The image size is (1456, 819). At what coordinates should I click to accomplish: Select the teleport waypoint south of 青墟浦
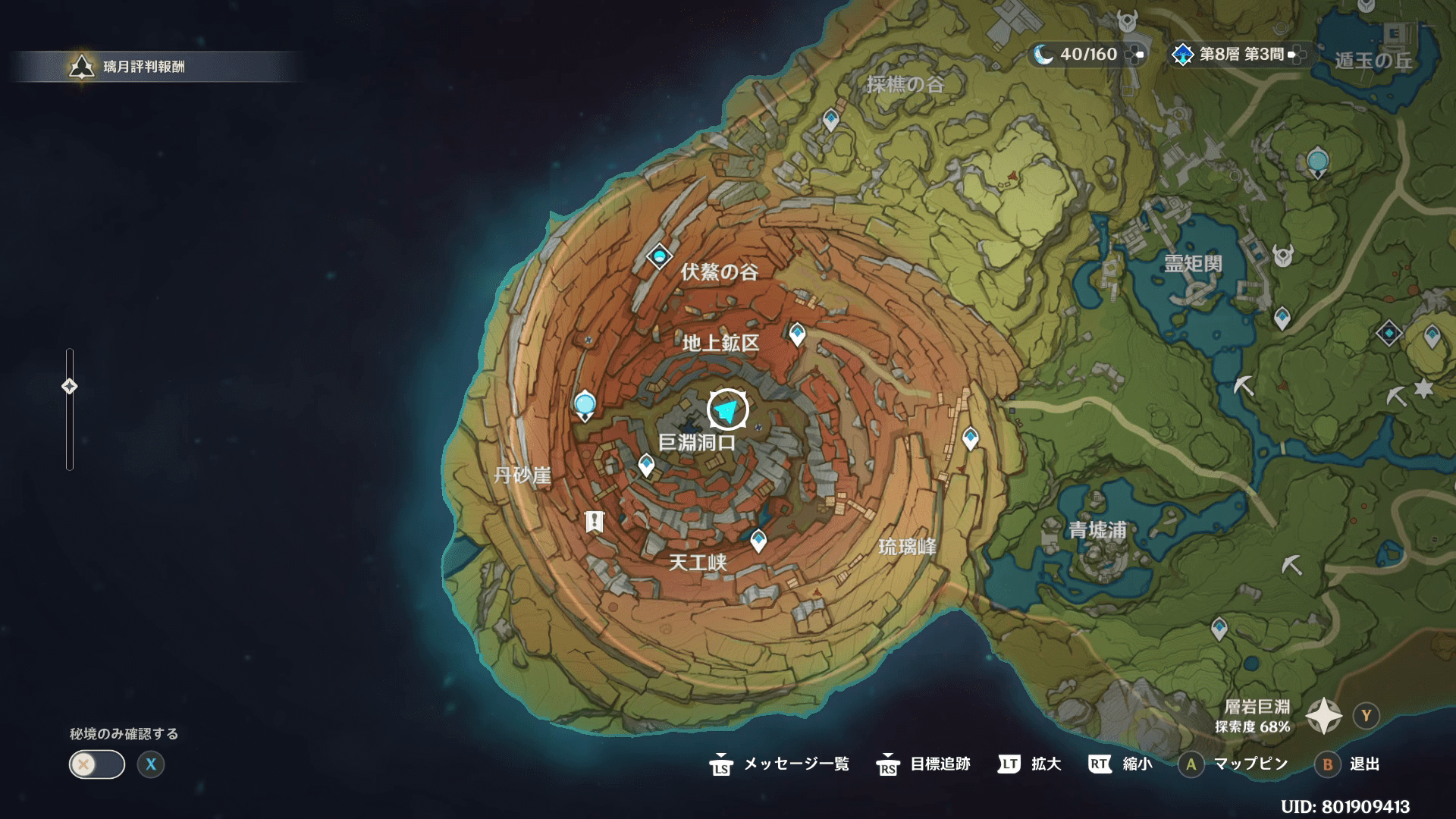pos(1219,629)
